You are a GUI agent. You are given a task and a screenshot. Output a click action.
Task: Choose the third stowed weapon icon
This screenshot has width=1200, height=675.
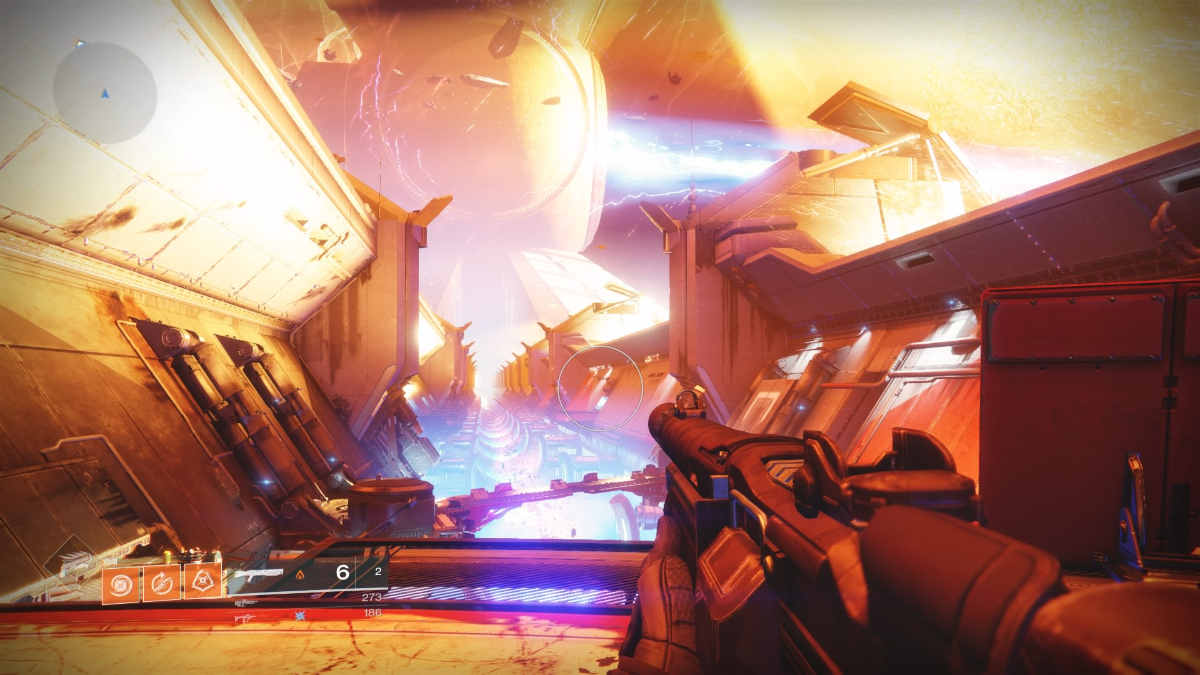click(244, 619)
